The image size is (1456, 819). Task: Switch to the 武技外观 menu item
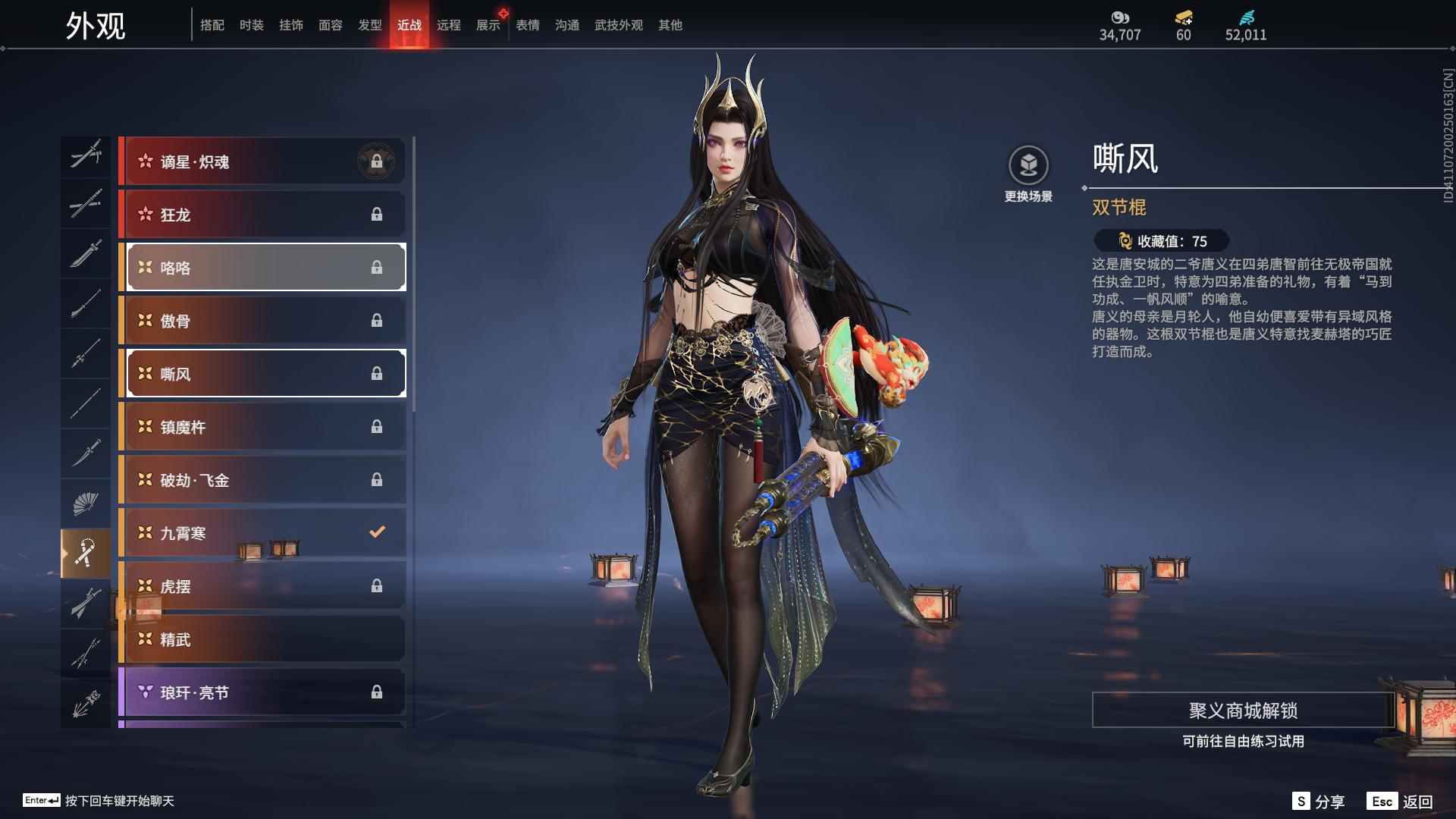(618, 24)
